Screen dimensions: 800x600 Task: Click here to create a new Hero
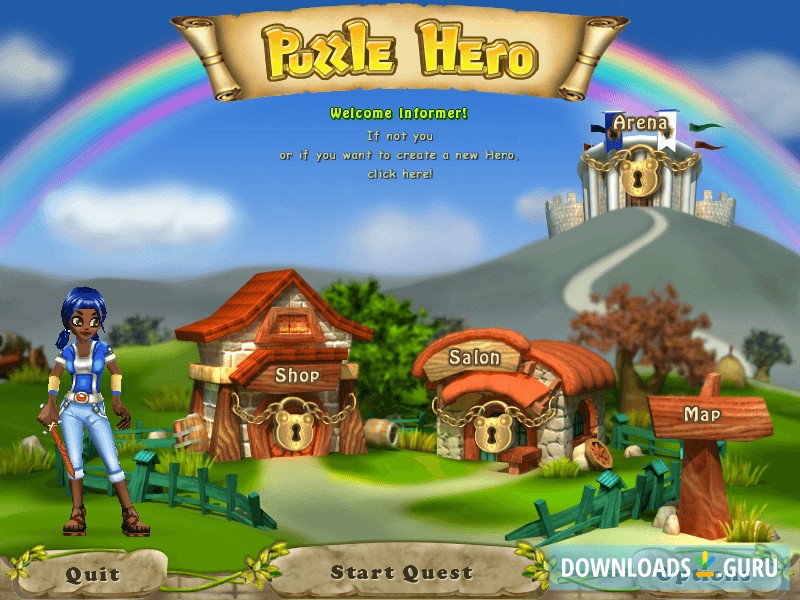[x=401, y=173]
